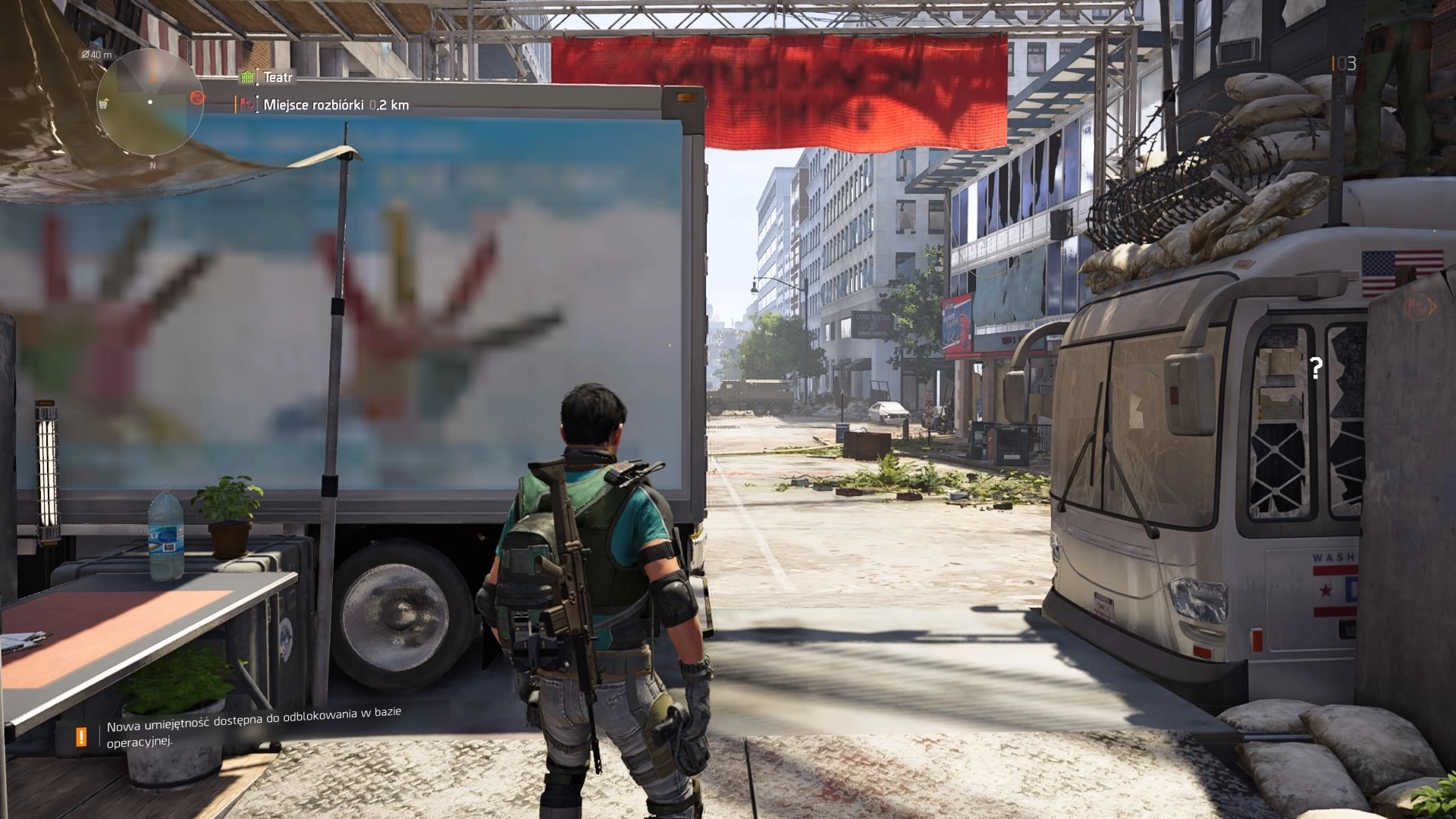Click the white question mark marker

[1316, 369]
